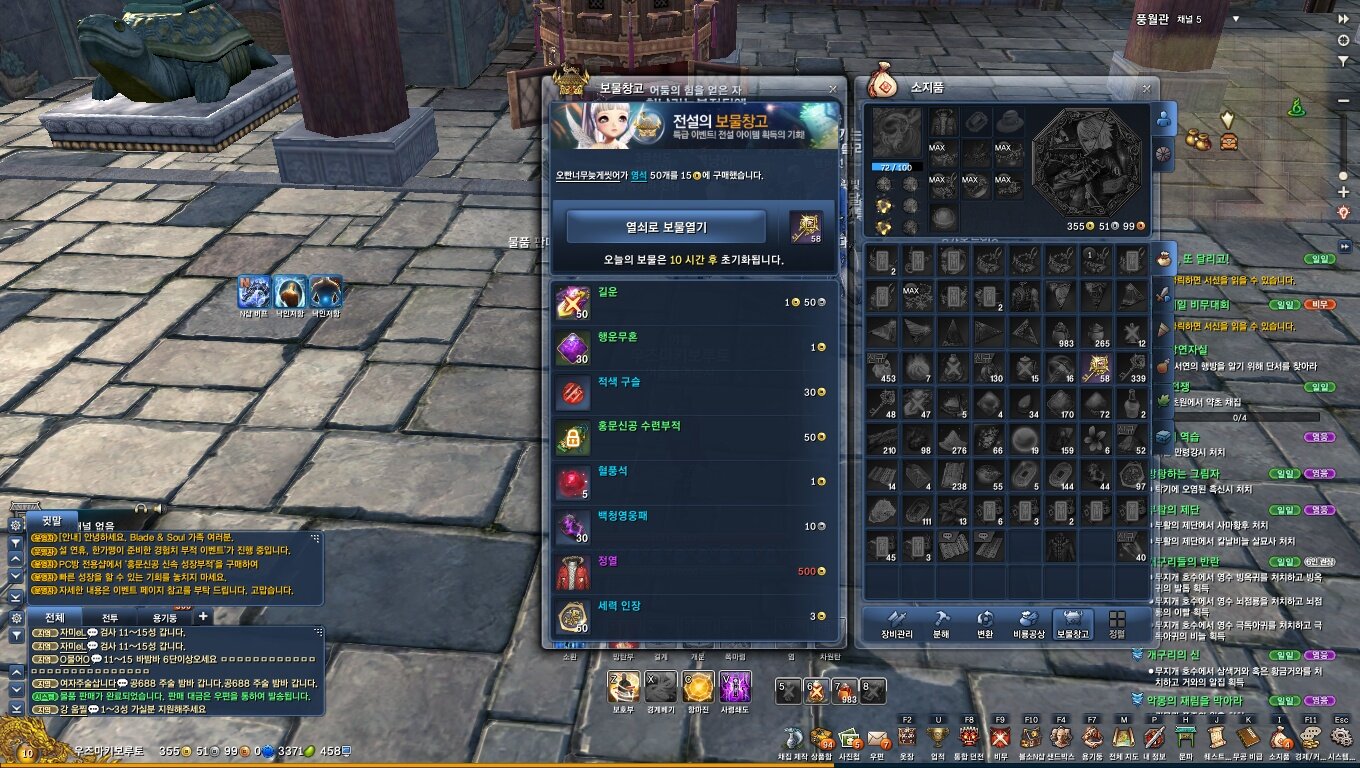
Task: Switch chat to the 전투 tab
Action: pos(110,617)
